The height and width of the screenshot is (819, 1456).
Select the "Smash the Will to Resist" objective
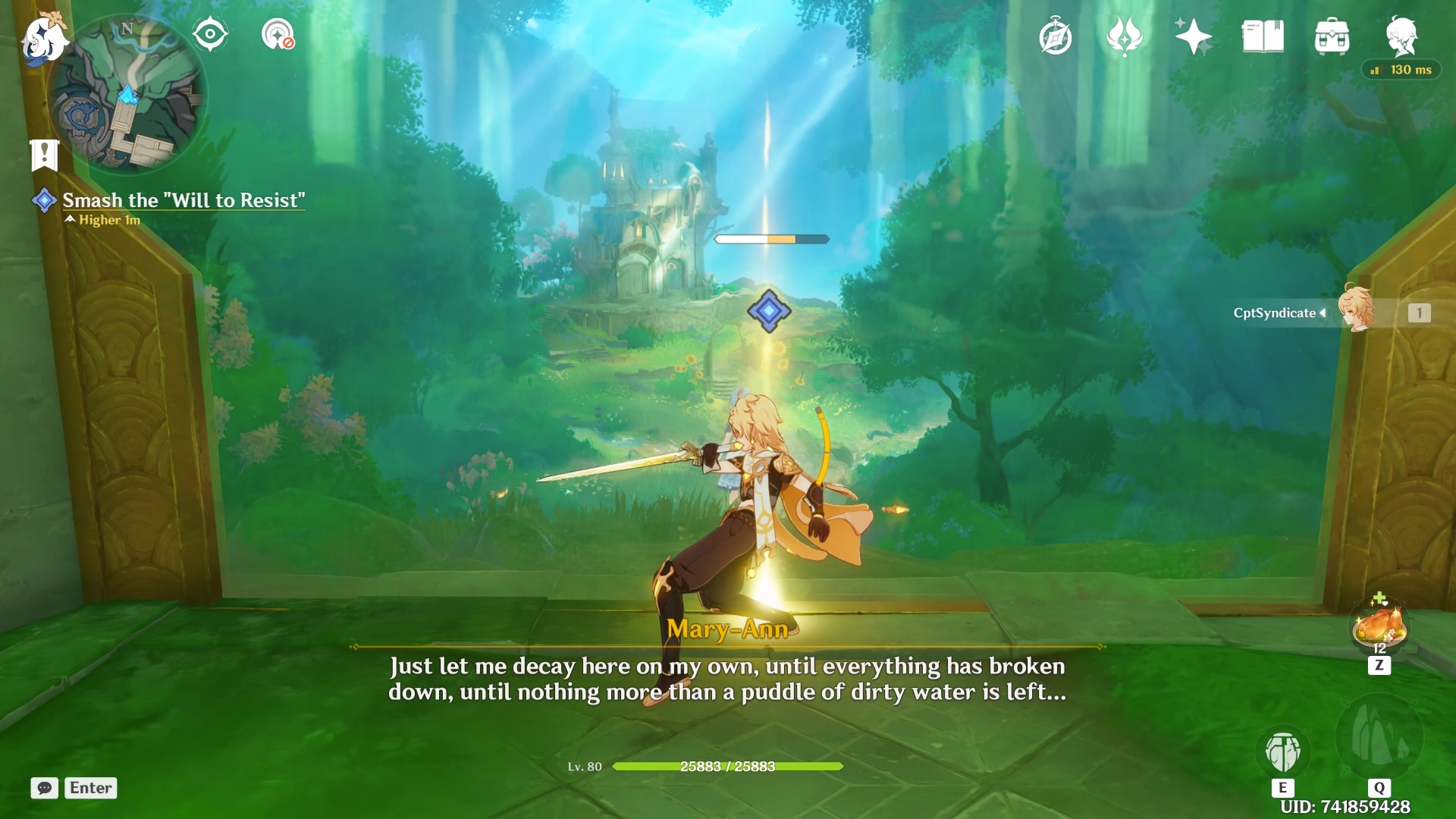[x=183, y=200]
